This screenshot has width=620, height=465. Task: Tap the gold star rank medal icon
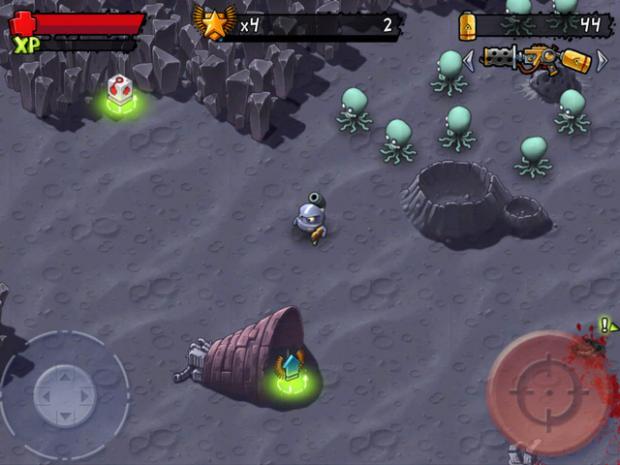tap(214, 23)
